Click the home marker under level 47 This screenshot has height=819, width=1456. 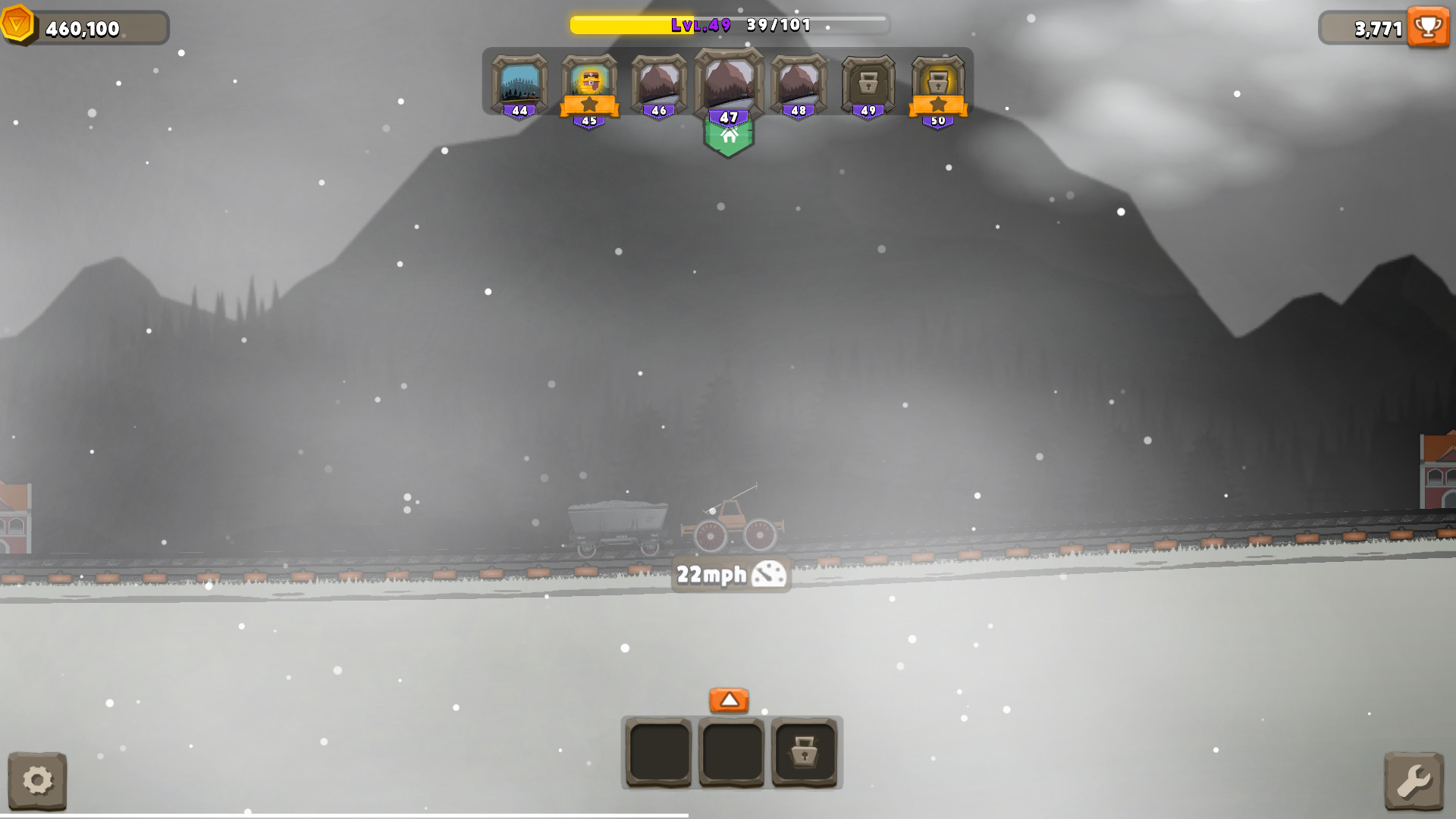730,138
